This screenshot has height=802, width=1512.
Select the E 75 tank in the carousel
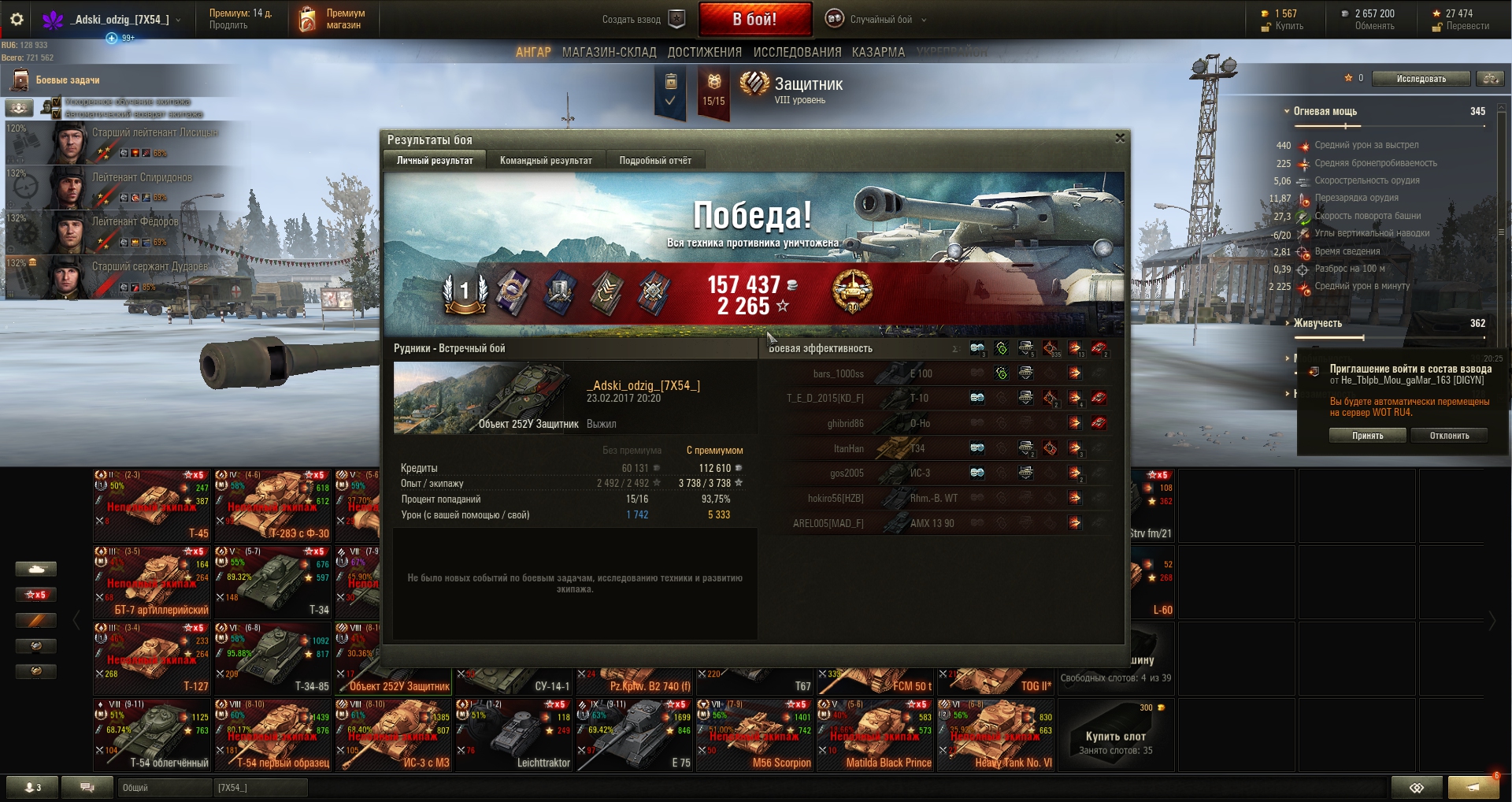tap(635, 735)
